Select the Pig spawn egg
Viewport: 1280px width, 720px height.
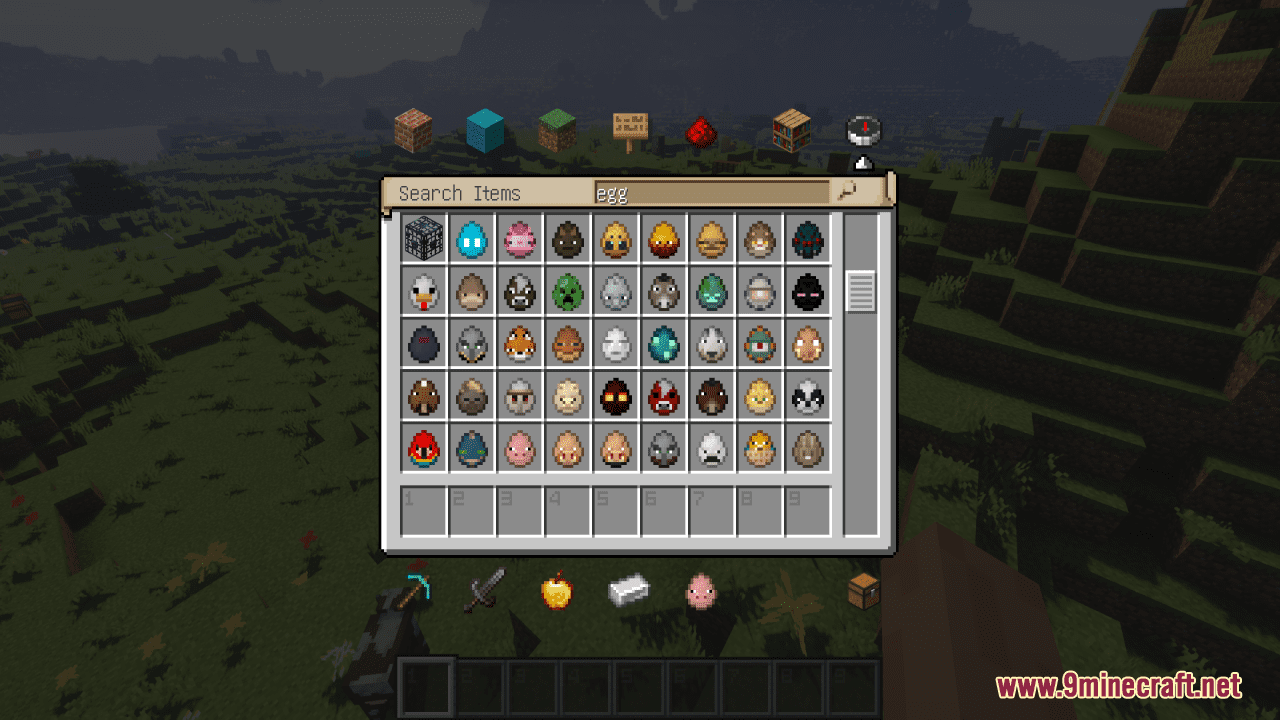[520, 449]
